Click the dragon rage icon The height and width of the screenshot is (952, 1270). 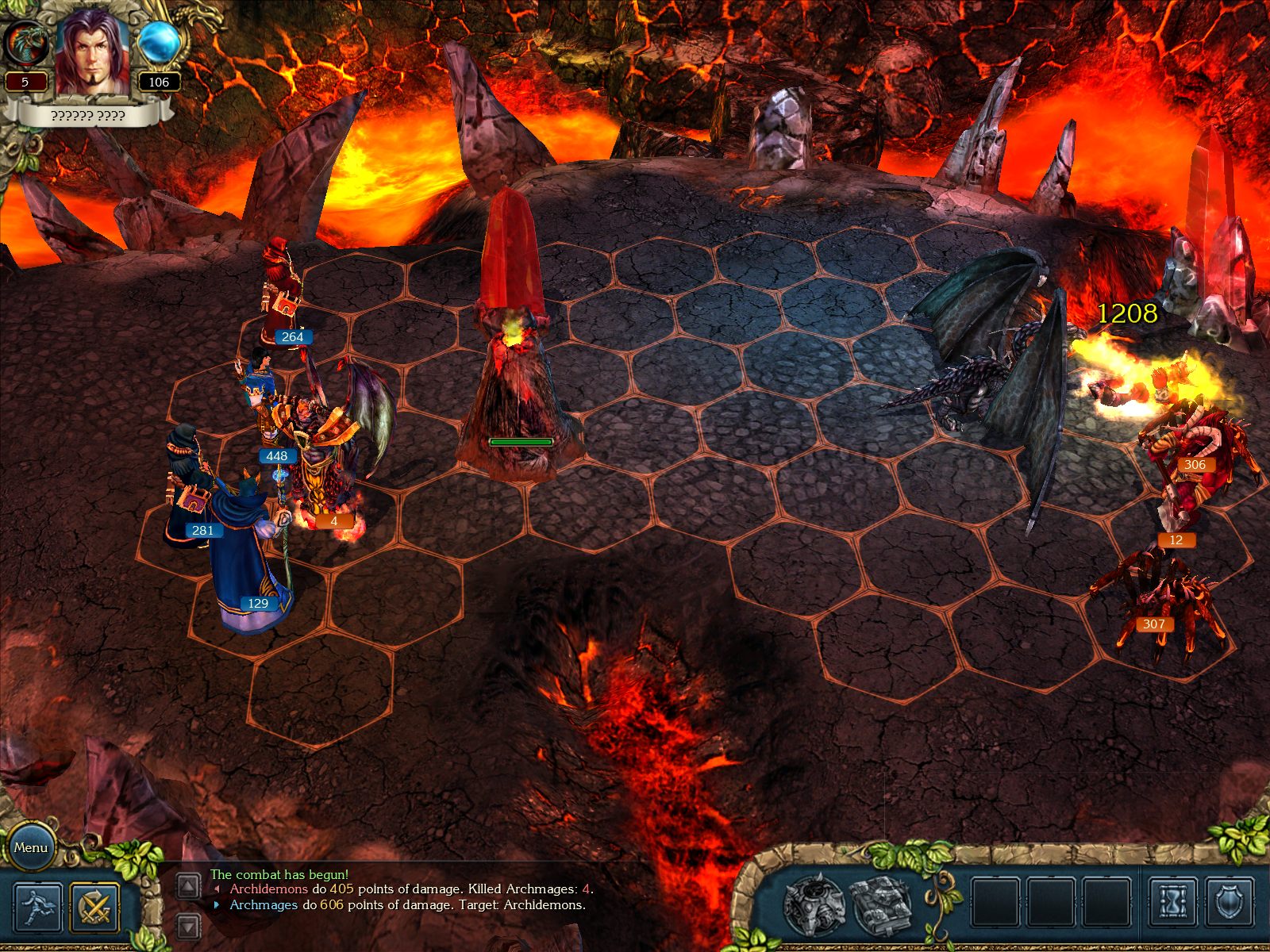point(25,43)
